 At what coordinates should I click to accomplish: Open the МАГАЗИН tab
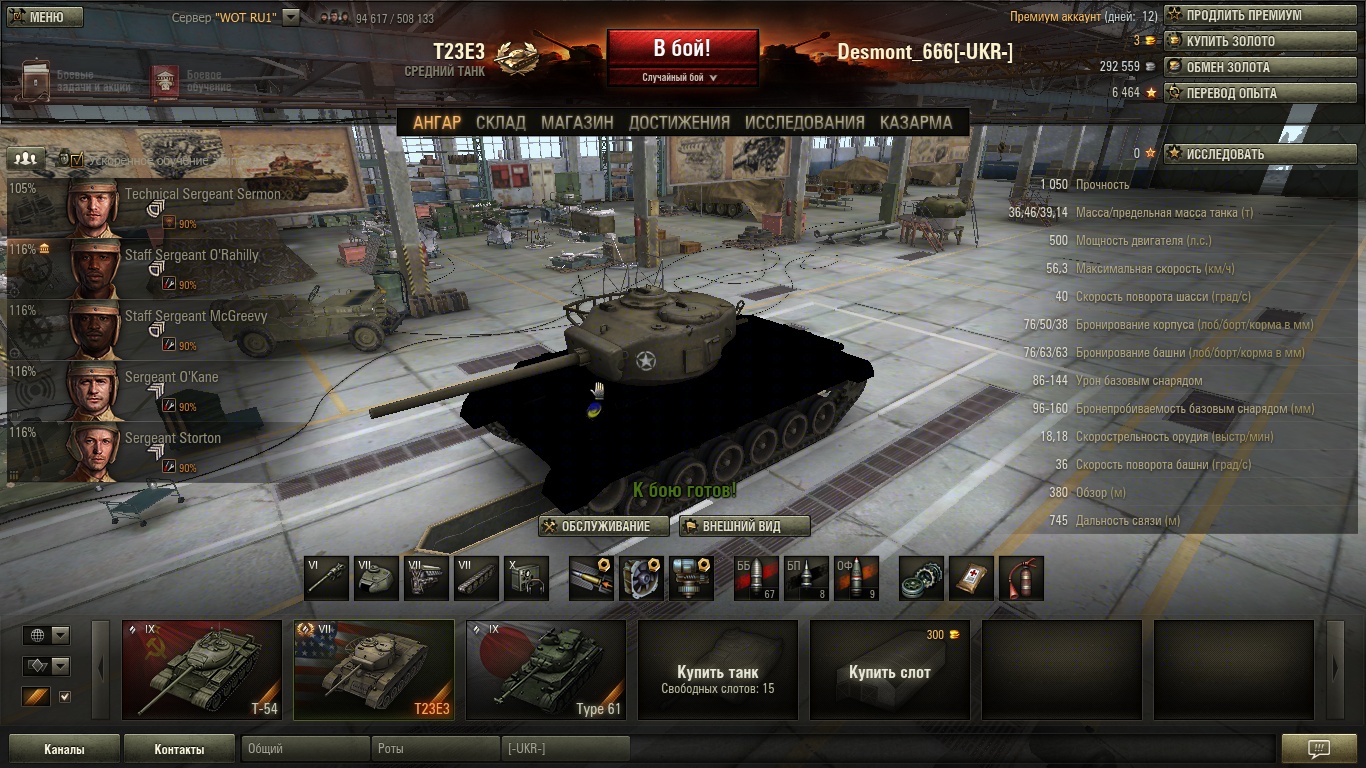click(577, 122)
